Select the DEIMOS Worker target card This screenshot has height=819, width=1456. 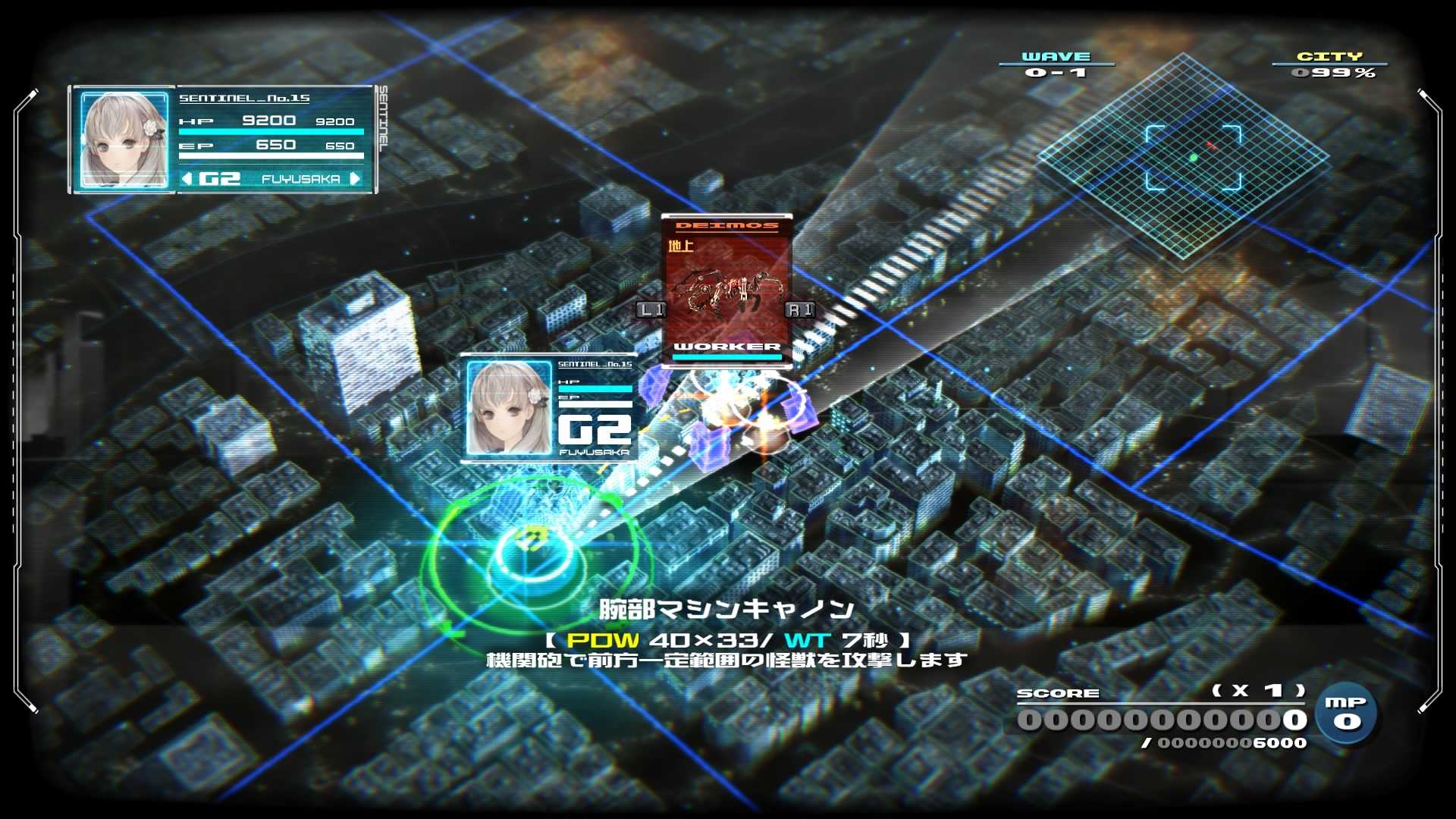click(726, 291)
